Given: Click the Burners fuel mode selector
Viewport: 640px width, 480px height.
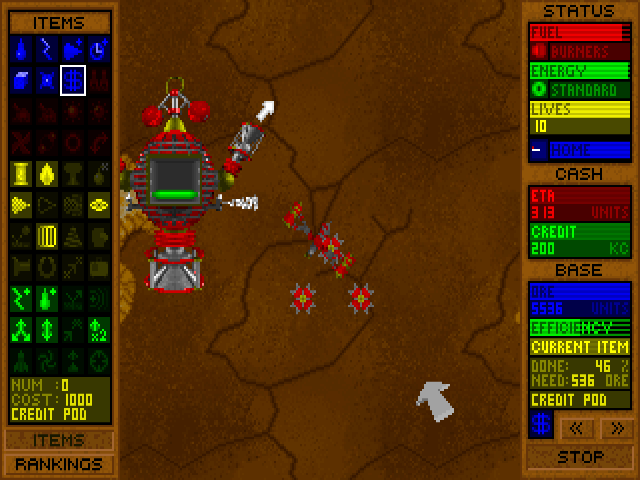Looking at the screenshot, I should [580, 50].
